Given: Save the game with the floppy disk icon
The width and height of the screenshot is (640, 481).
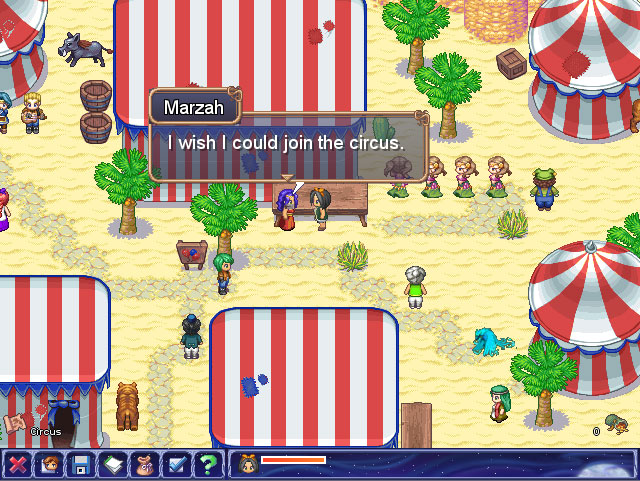Looking at the screenshot, I should (81, 464).
